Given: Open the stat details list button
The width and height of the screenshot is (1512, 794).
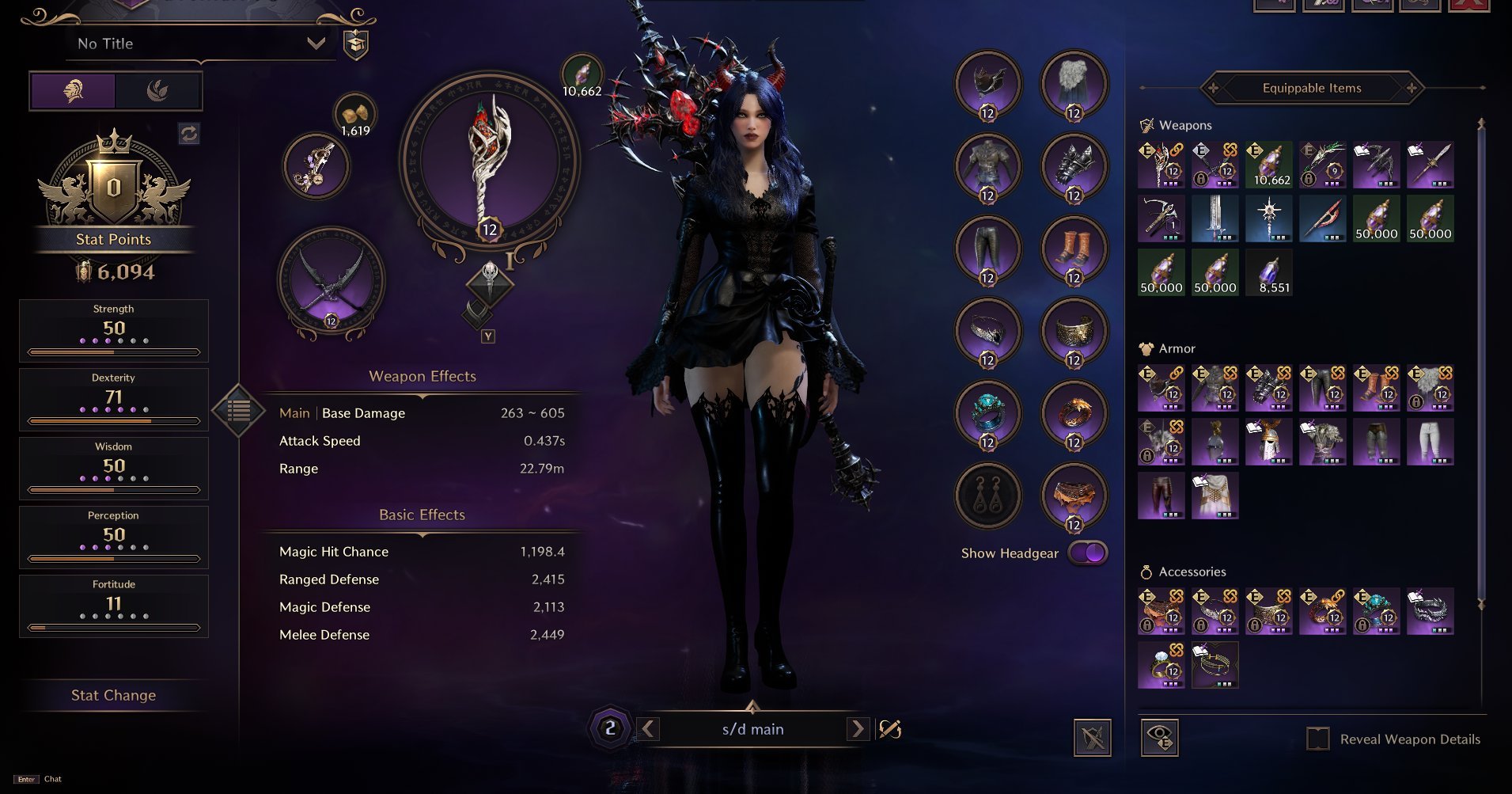Looking at the screenshot, I should point(238,410).
